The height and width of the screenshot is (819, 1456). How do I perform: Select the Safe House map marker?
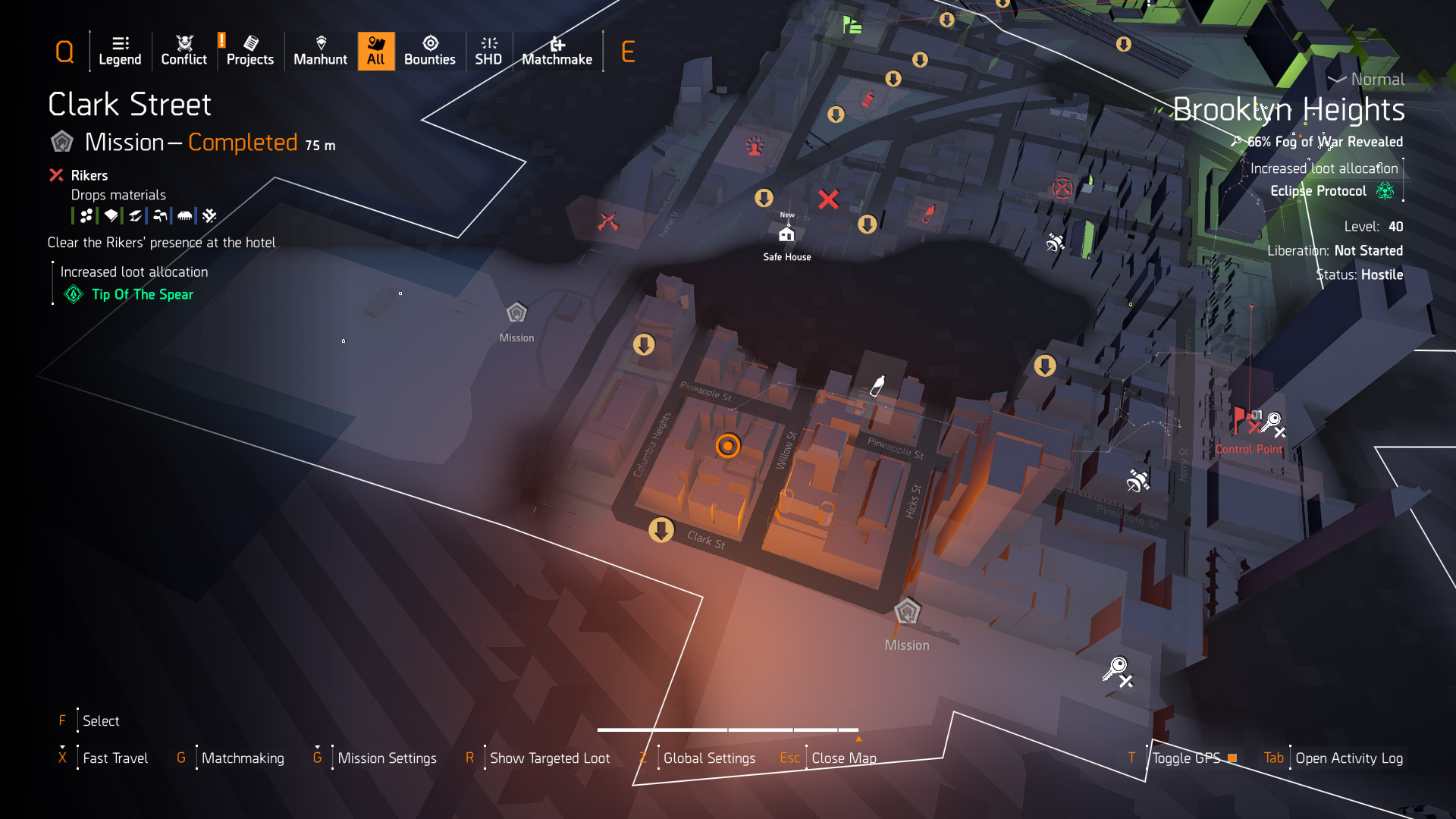click(787, 235)
